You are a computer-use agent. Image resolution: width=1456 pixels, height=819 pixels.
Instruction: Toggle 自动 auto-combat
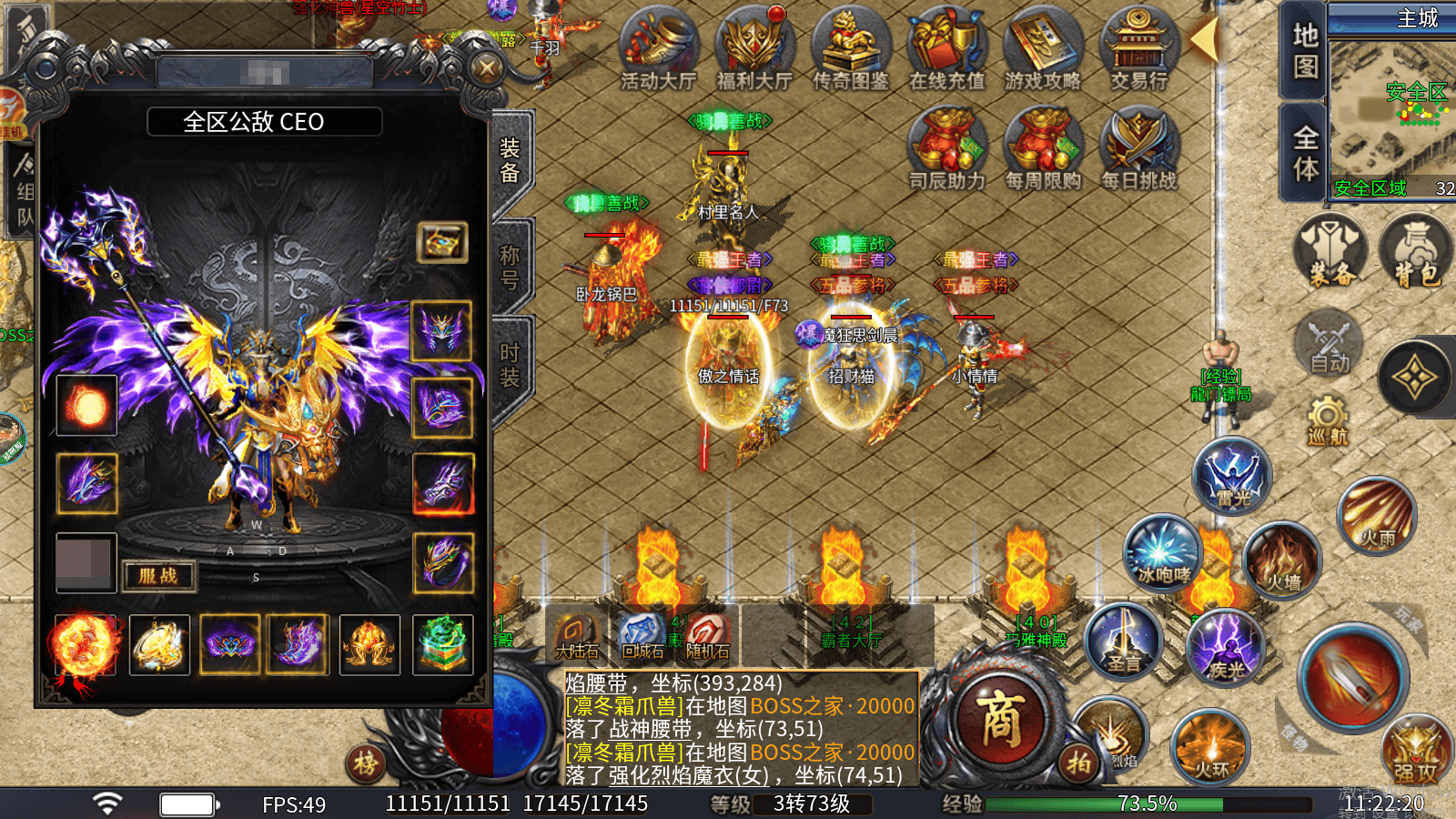point(1330,345)
